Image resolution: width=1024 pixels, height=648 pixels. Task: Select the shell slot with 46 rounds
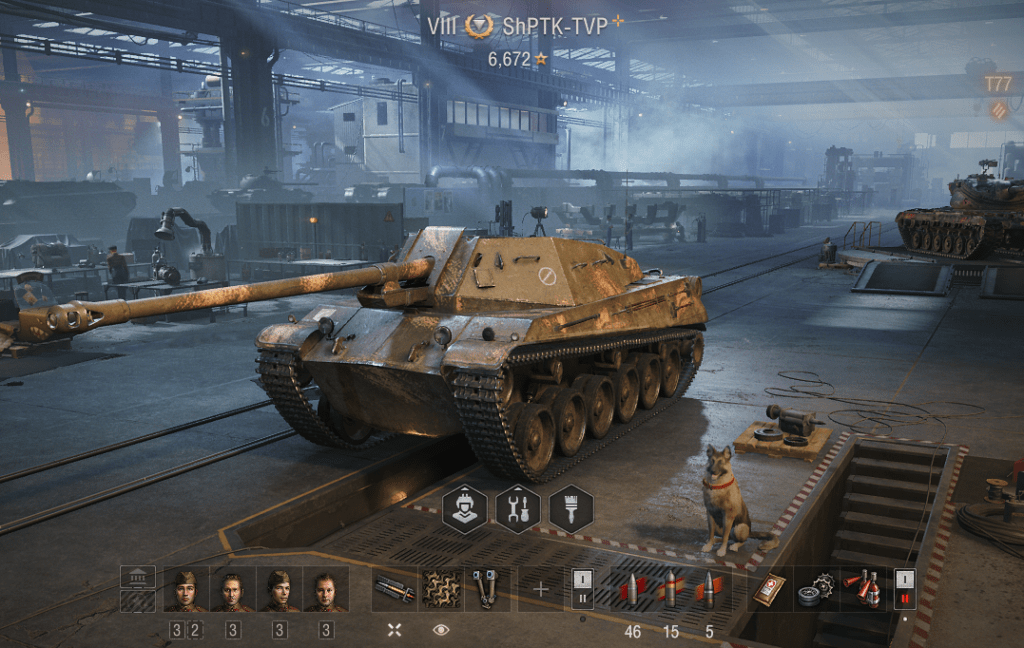[x=632, y=590]
